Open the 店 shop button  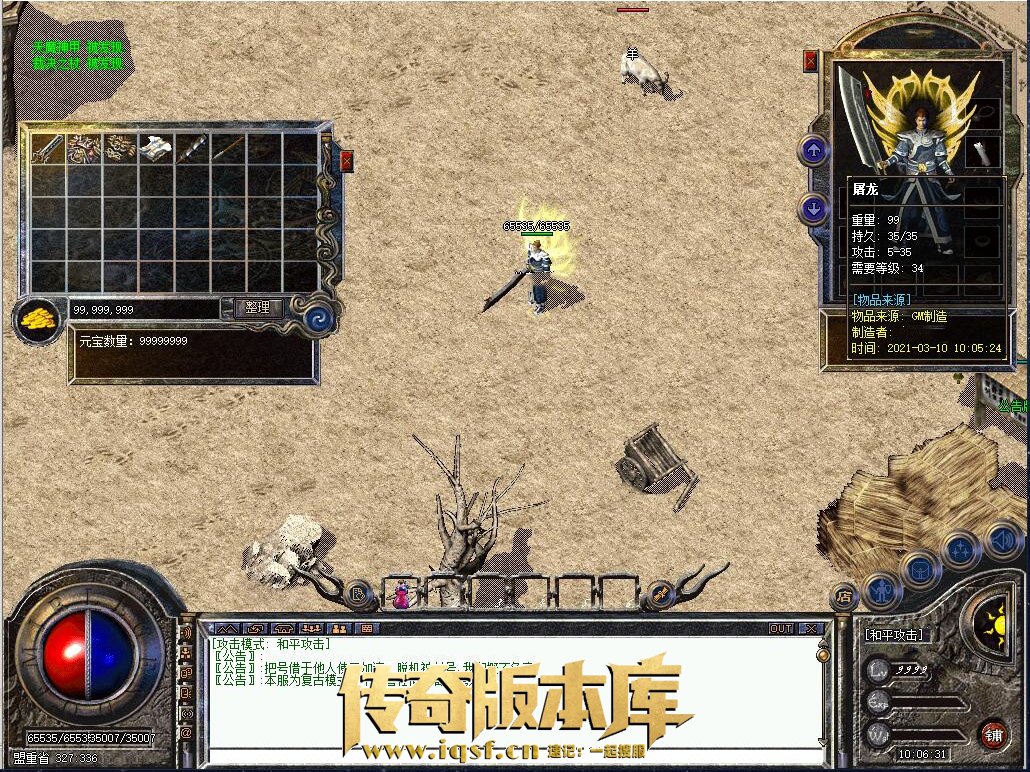pyautogui.click(x=843, y=596)
